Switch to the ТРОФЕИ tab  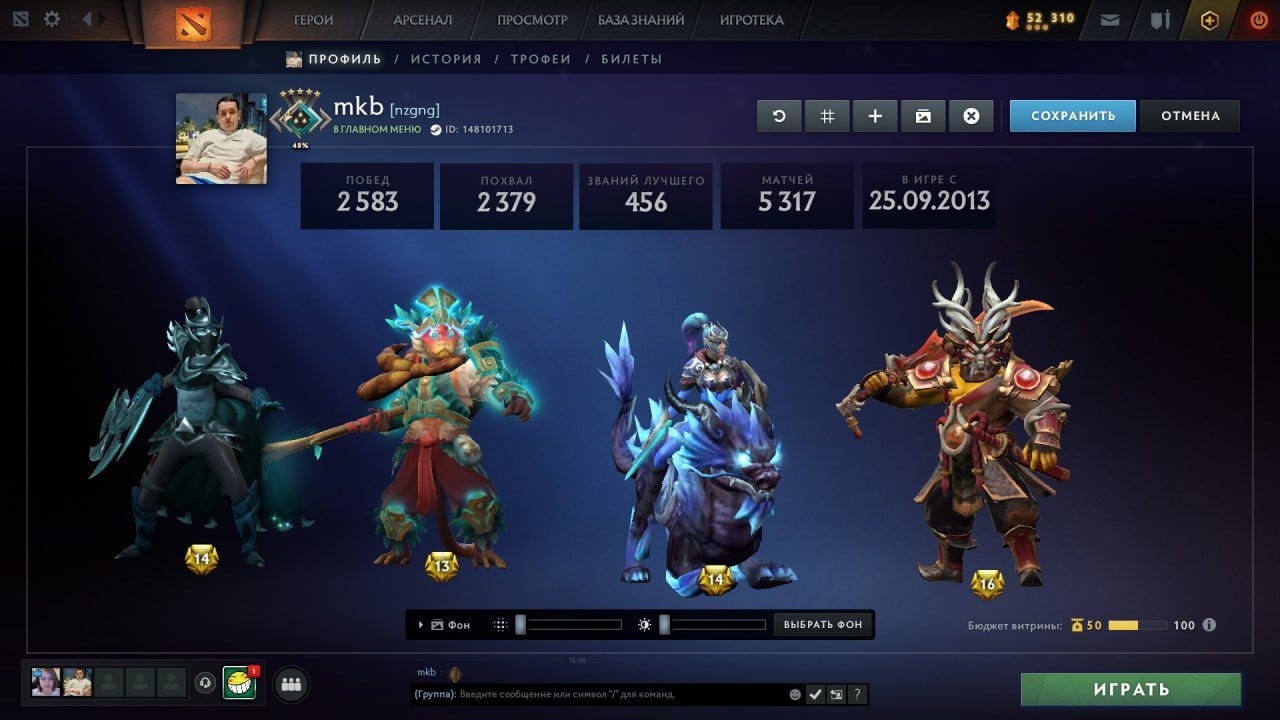[x=541, y=59]
